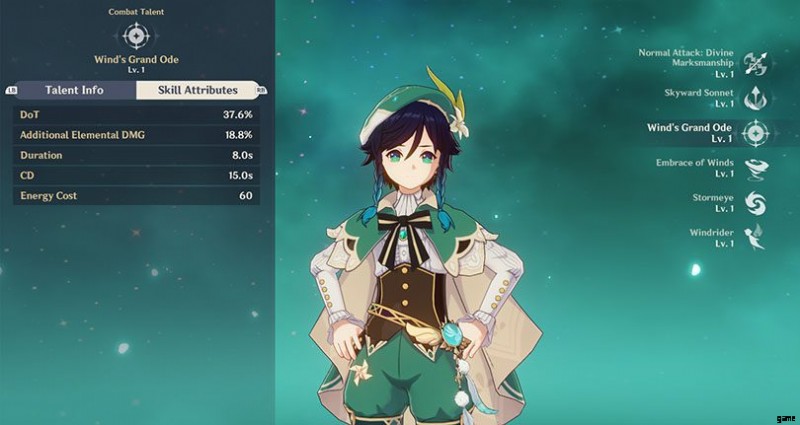This screenshot has height=425, width=800.
Task: Select the Skill Attributes tab
Action: [195, 90]
